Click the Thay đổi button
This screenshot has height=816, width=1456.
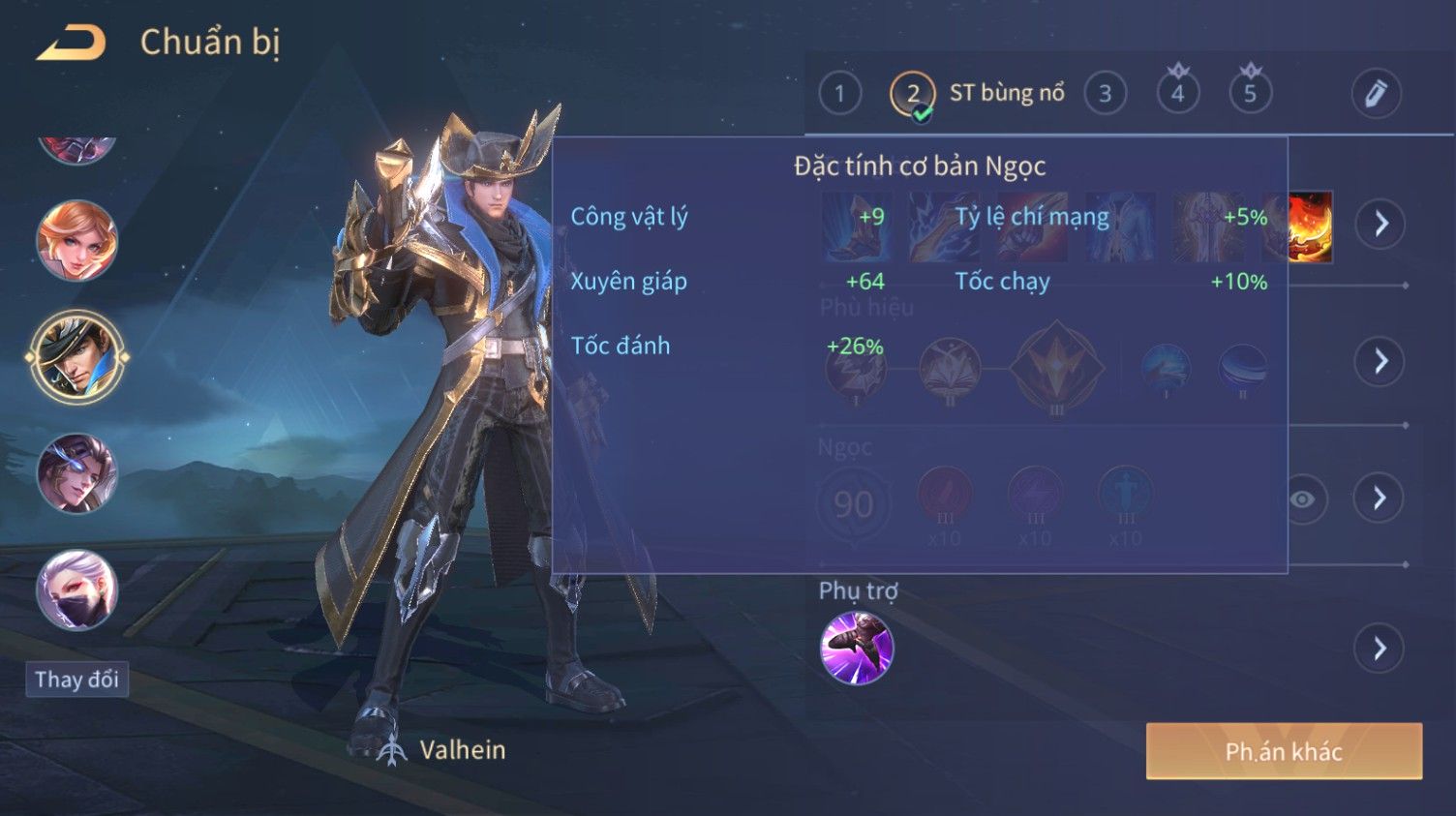pos(76,680)
